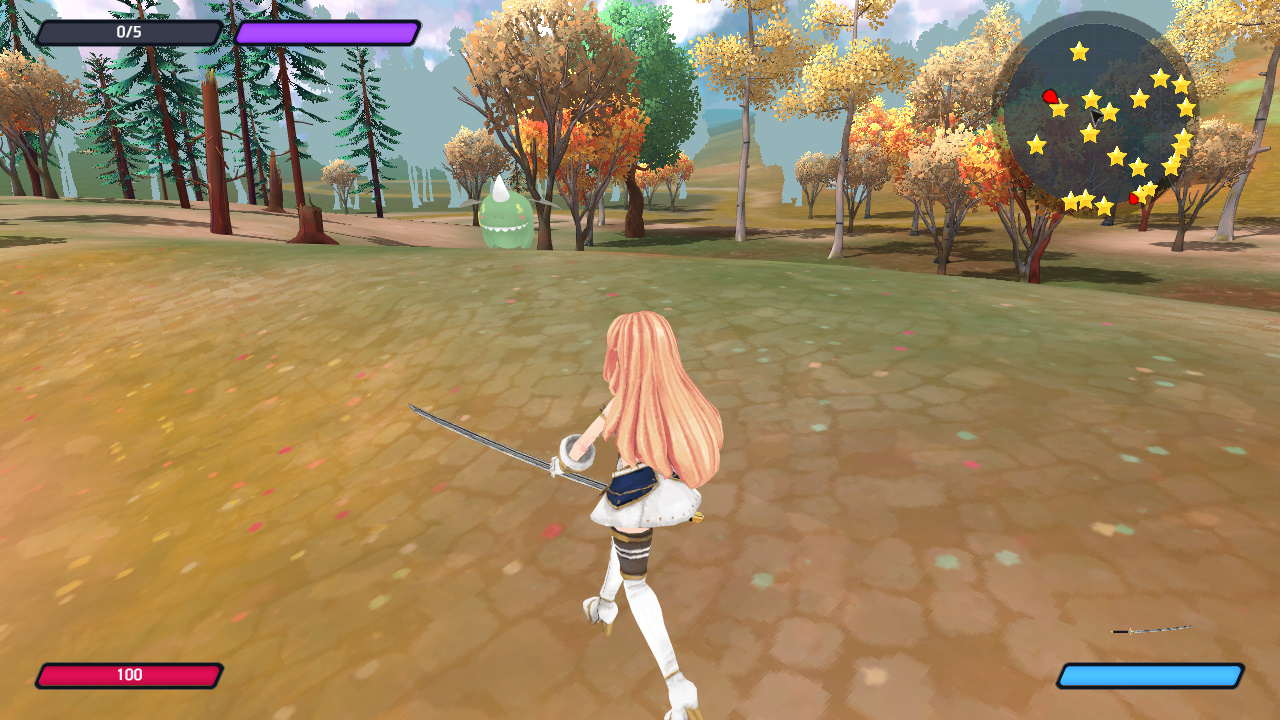Click the 0/5 quest counter panel
This screenshot has height=720, width=1280.
click(130, 30)
